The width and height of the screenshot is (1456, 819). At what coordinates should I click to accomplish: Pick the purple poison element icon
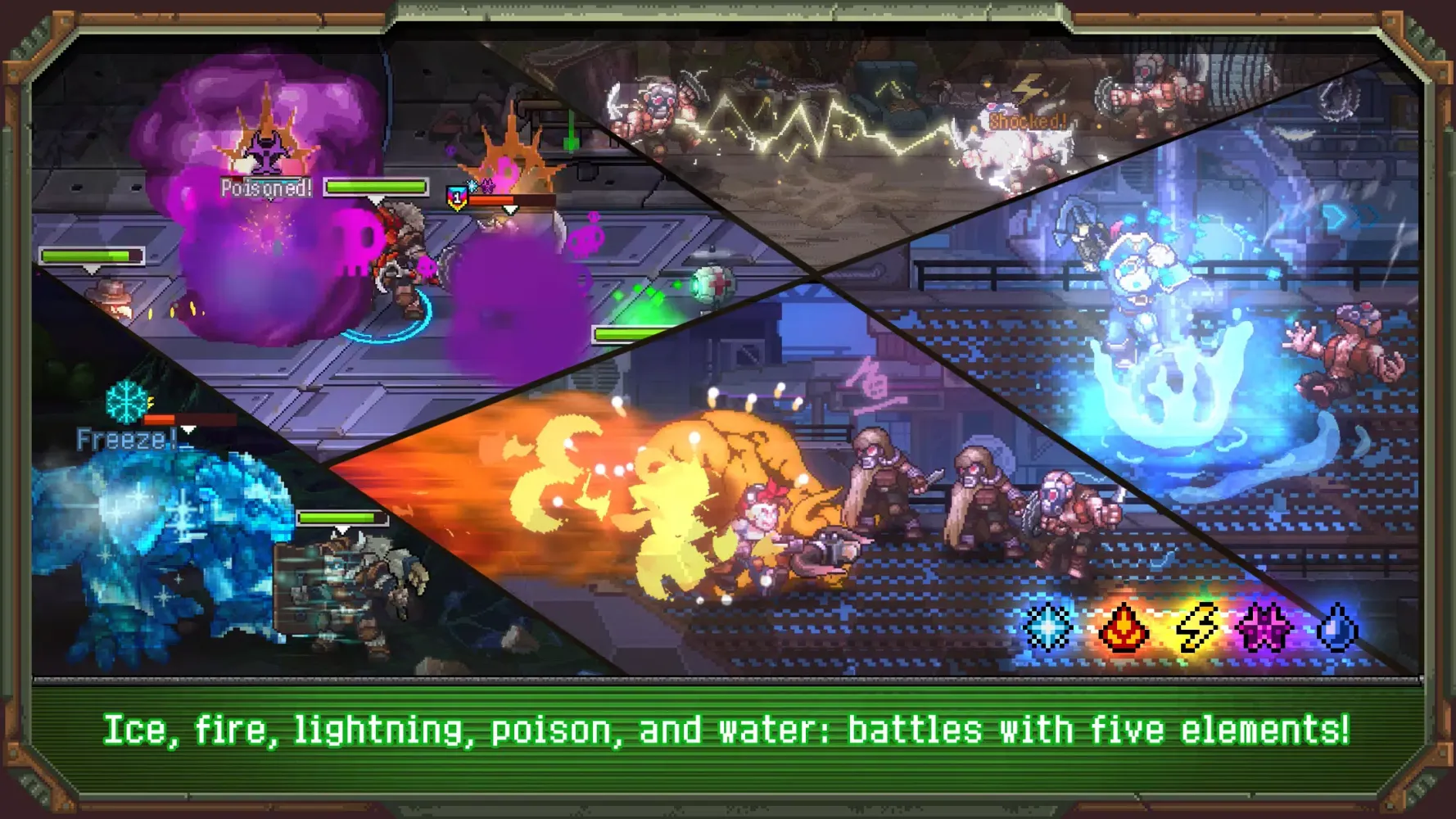1265,628
